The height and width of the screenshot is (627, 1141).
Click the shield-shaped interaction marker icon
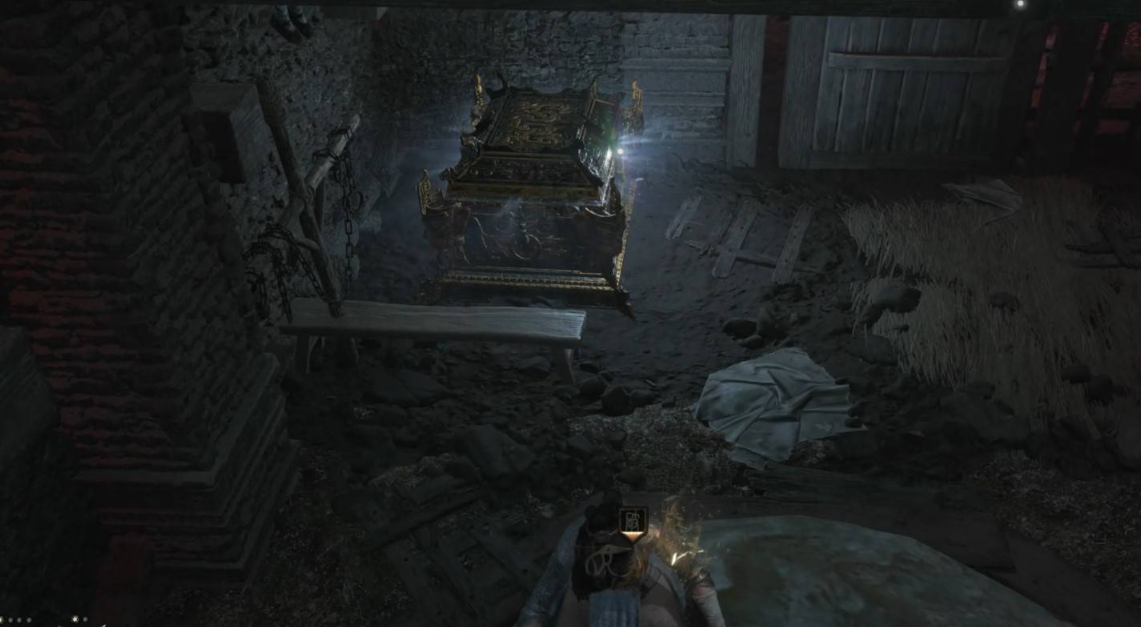[x=632, y=523]
